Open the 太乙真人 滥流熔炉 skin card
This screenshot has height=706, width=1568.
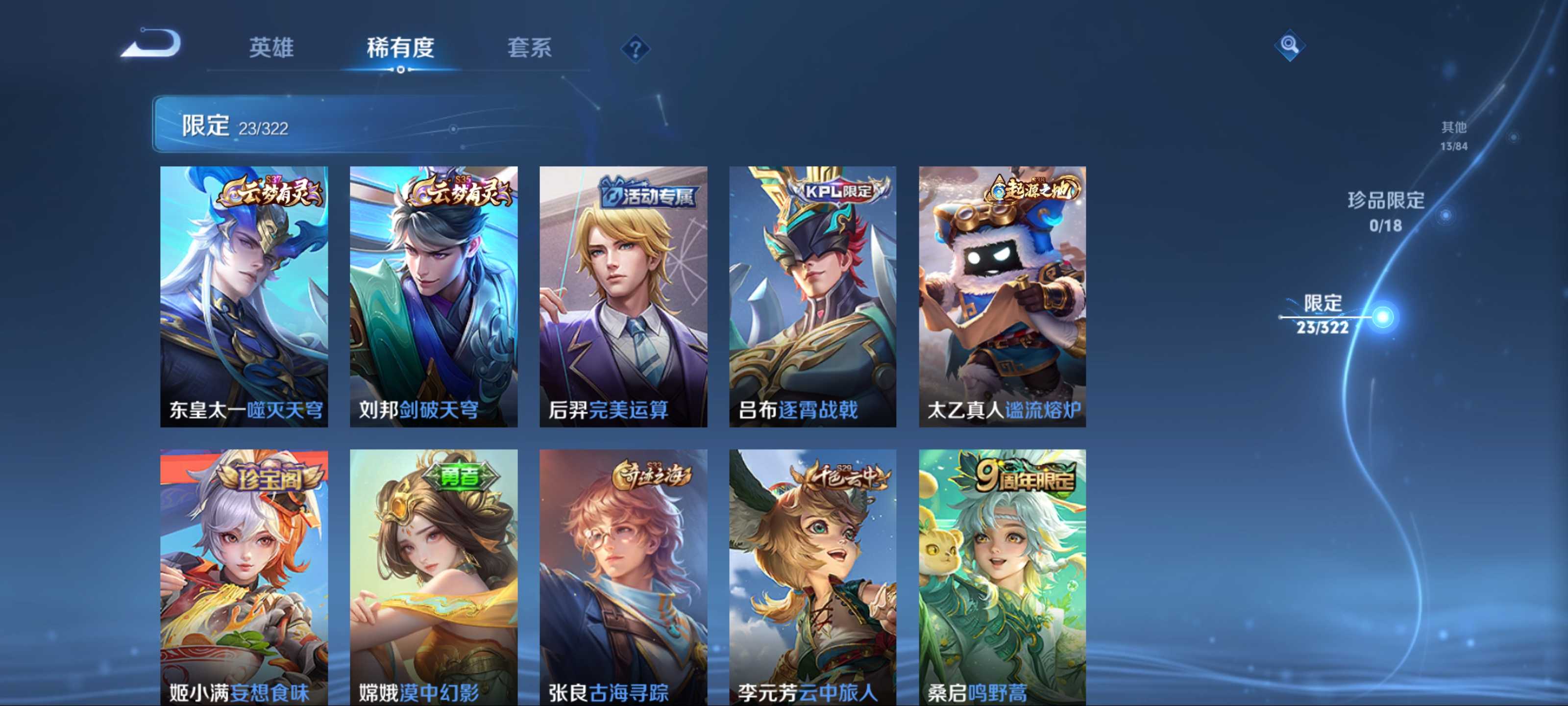(1002, 296)
